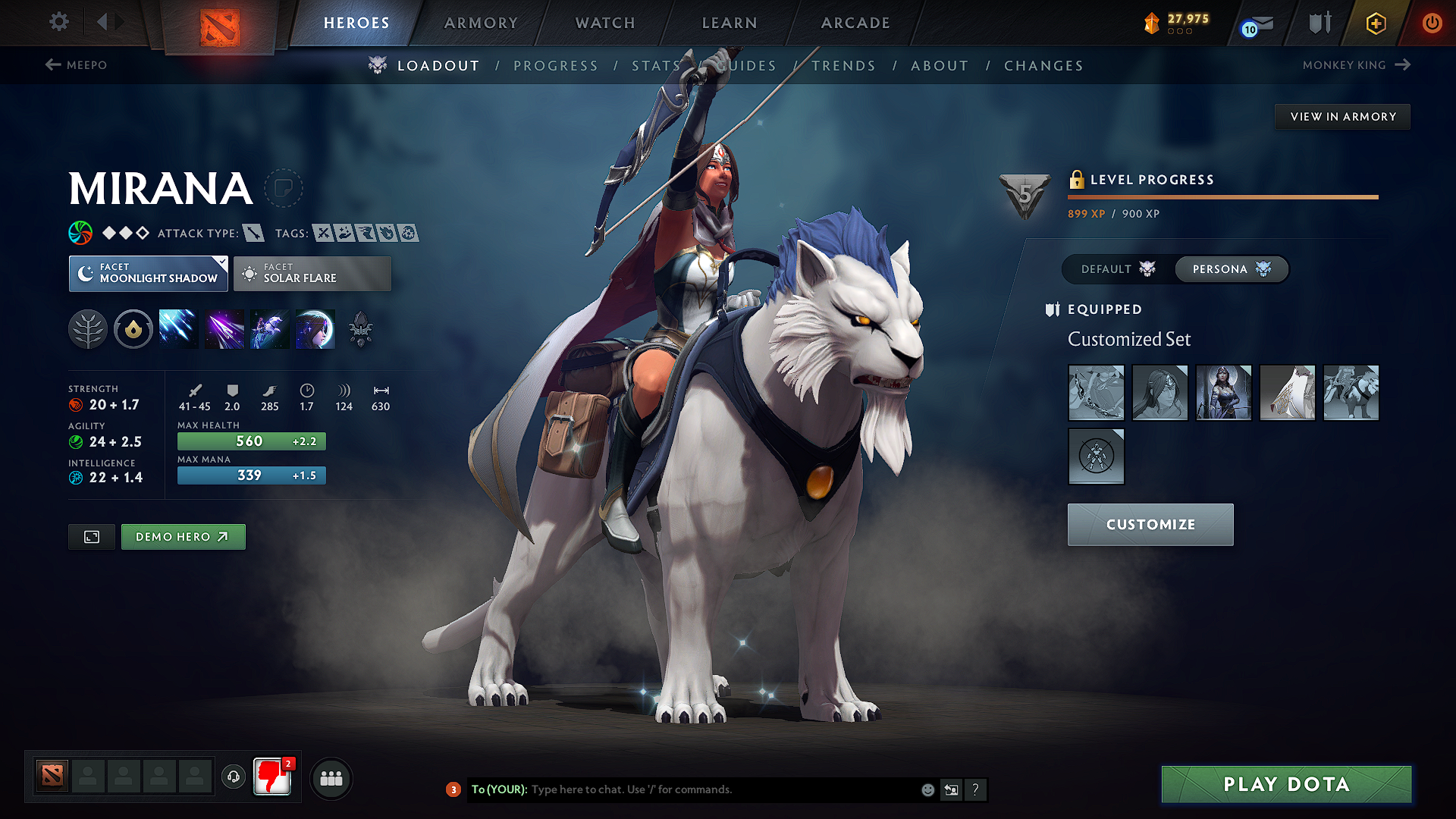Open the Trends section
The image size is (1456, 819).
[x=843, y=66]
